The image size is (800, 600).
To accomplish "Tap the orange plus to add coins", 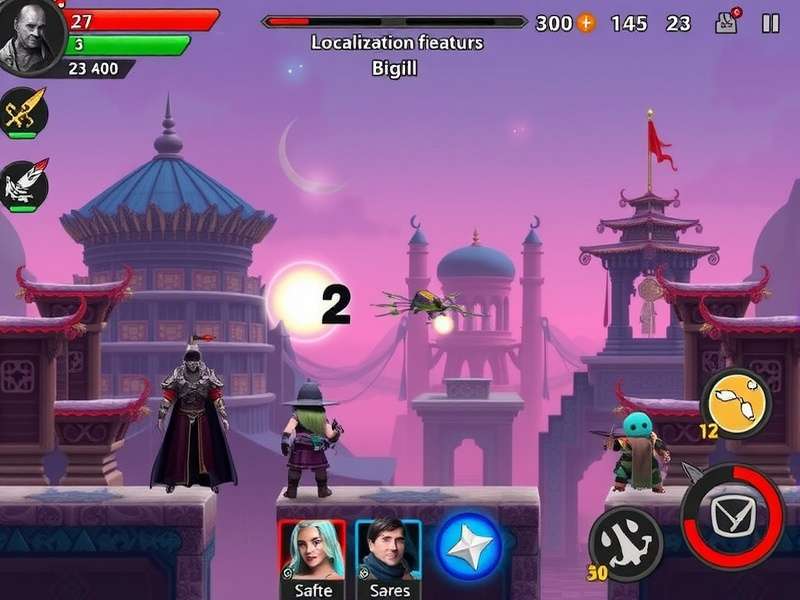I will 586,23.
